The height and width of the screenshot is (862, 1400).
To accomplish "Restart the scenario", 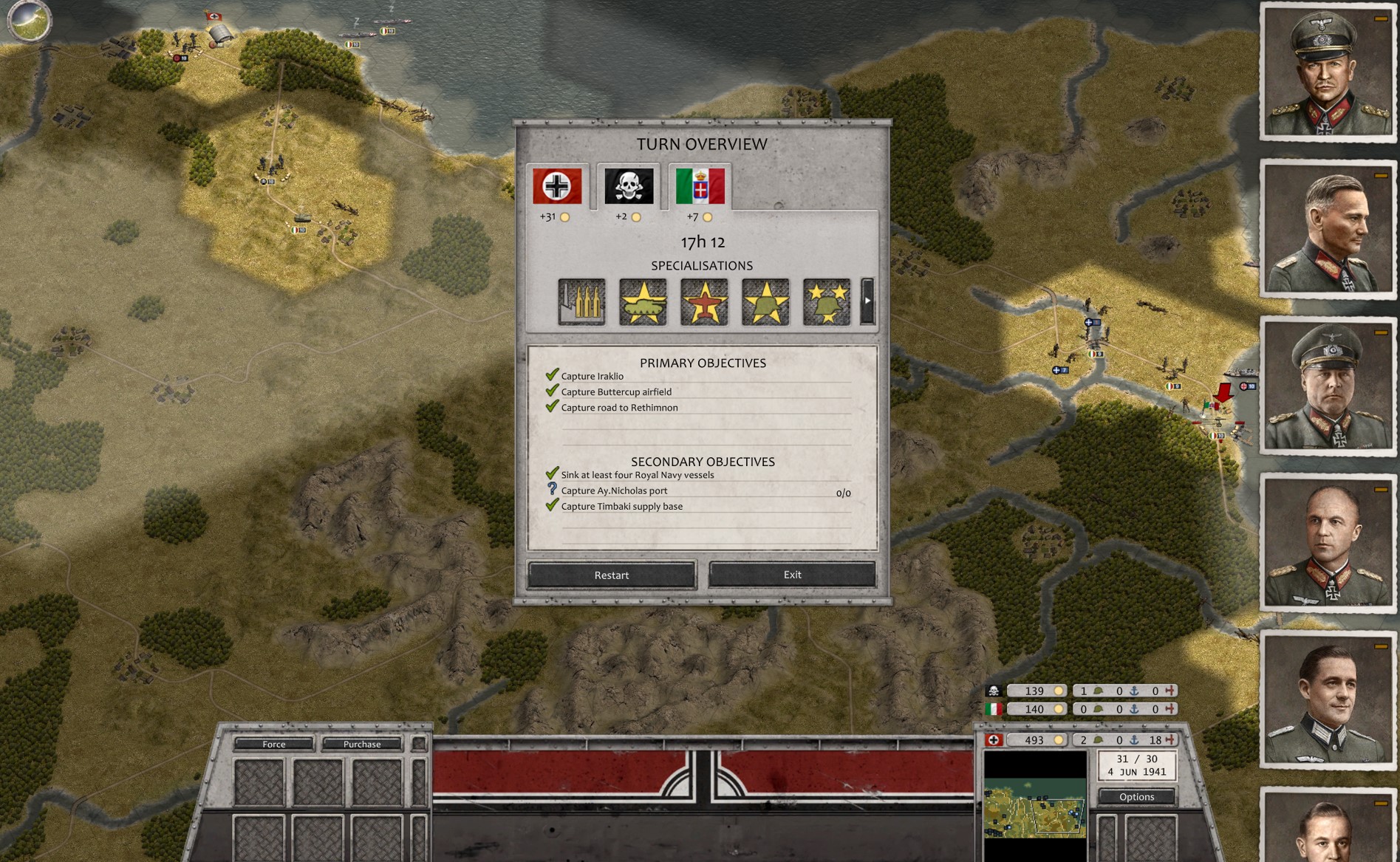I will click(x=611, y=575).
